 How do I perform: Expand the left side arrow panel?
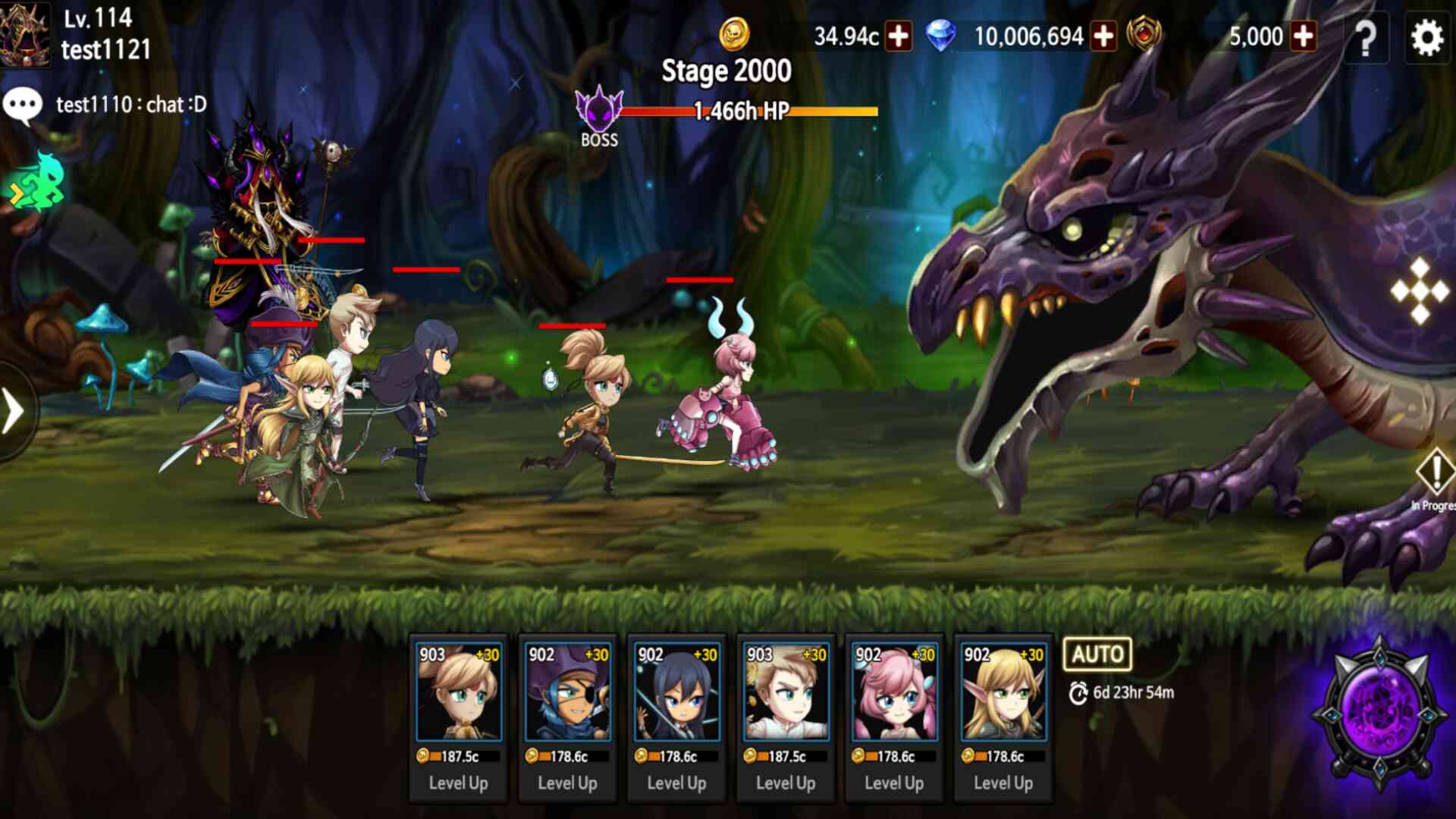(14, 412)
